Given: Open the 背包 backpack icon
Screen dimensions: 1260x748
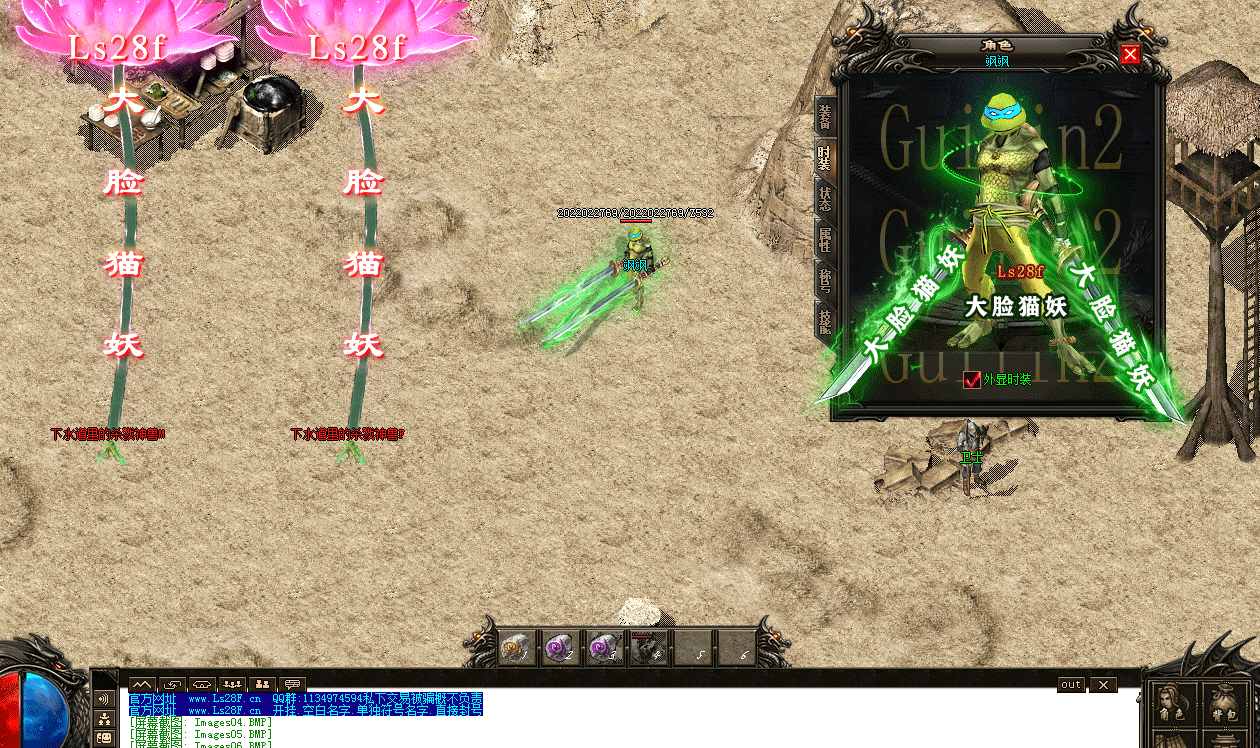Looking at the screenshot, I should (1225, 704).
